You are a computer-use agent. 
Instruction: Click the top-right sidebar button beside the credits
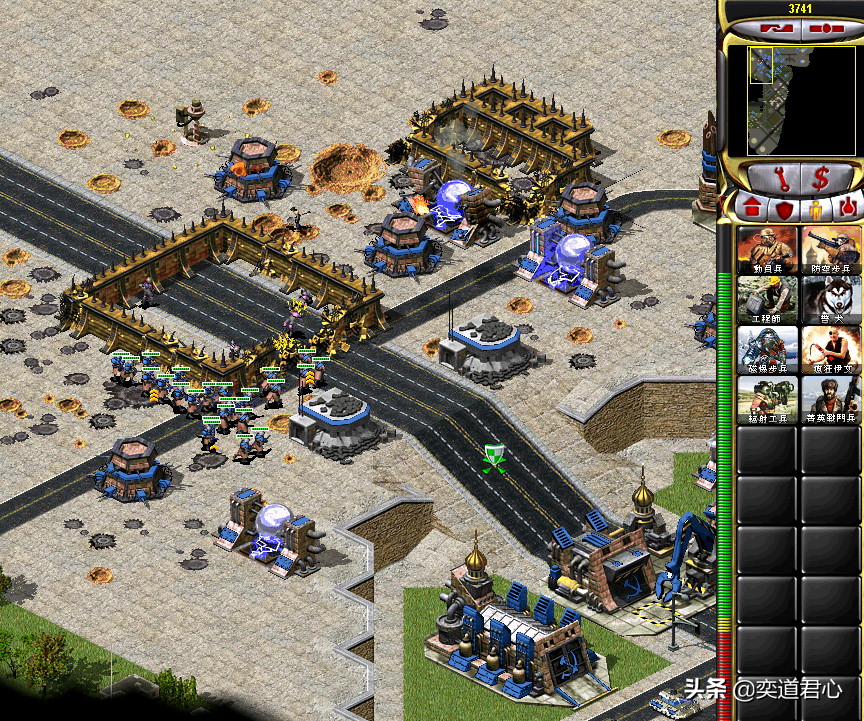(826, 30)
